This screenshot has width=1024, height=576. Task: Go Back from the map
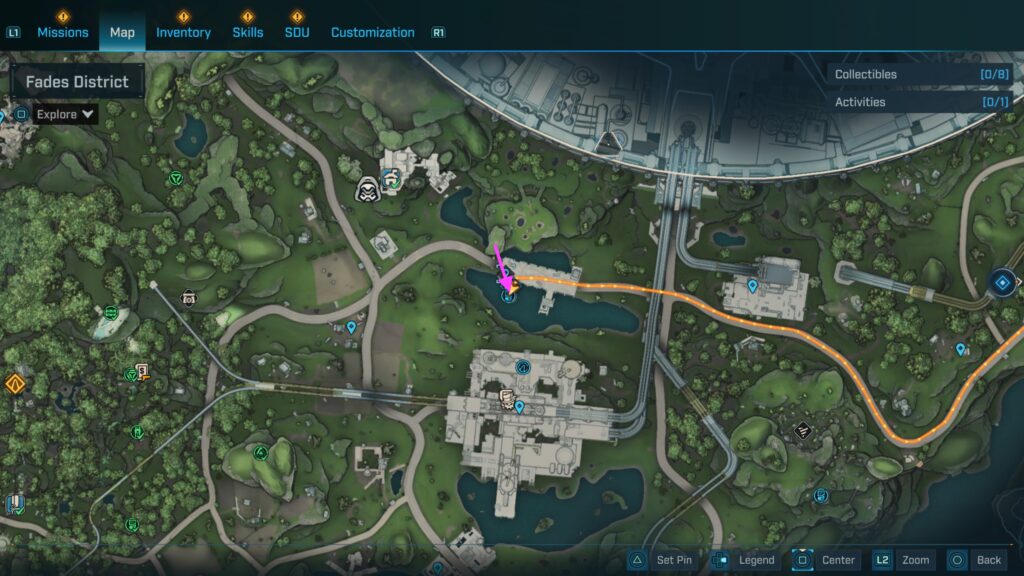[x=976, y=560]
